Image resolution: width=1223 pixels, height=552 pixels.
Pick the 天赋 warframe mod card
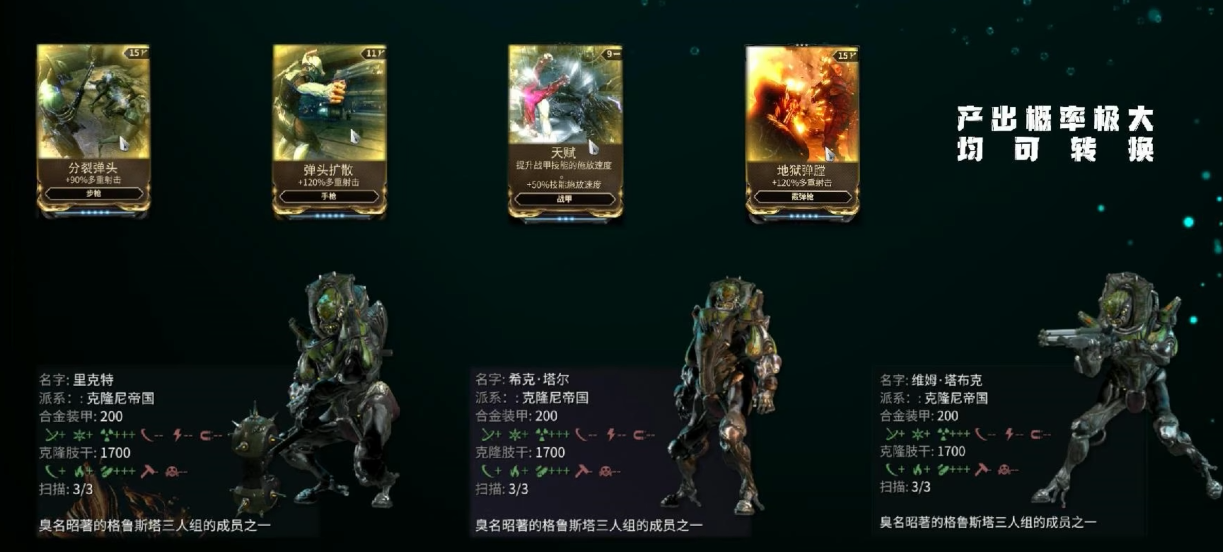[x=565, y=127]
